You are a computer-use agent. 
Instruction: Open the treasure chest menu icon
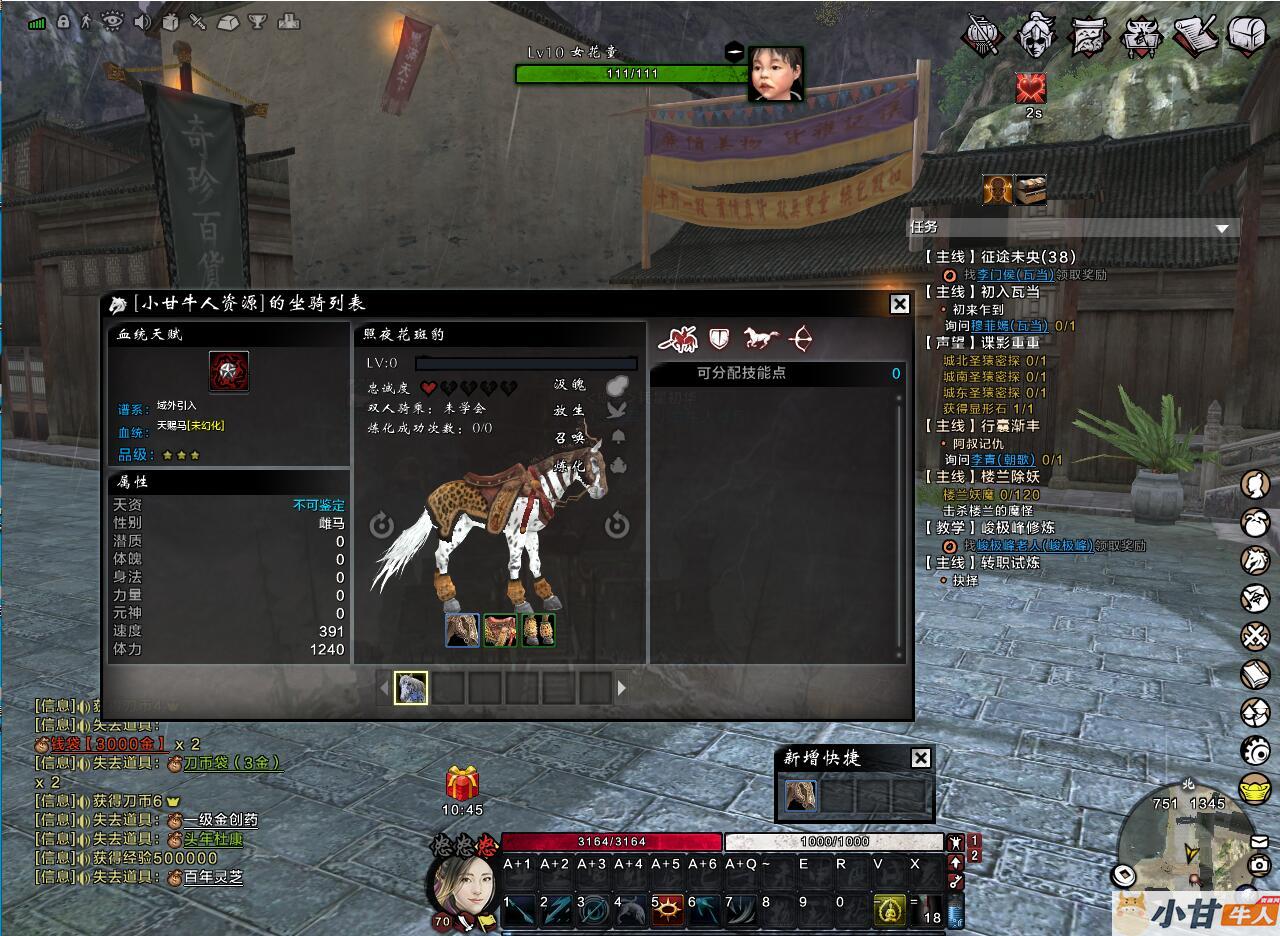pos(1246,35)
